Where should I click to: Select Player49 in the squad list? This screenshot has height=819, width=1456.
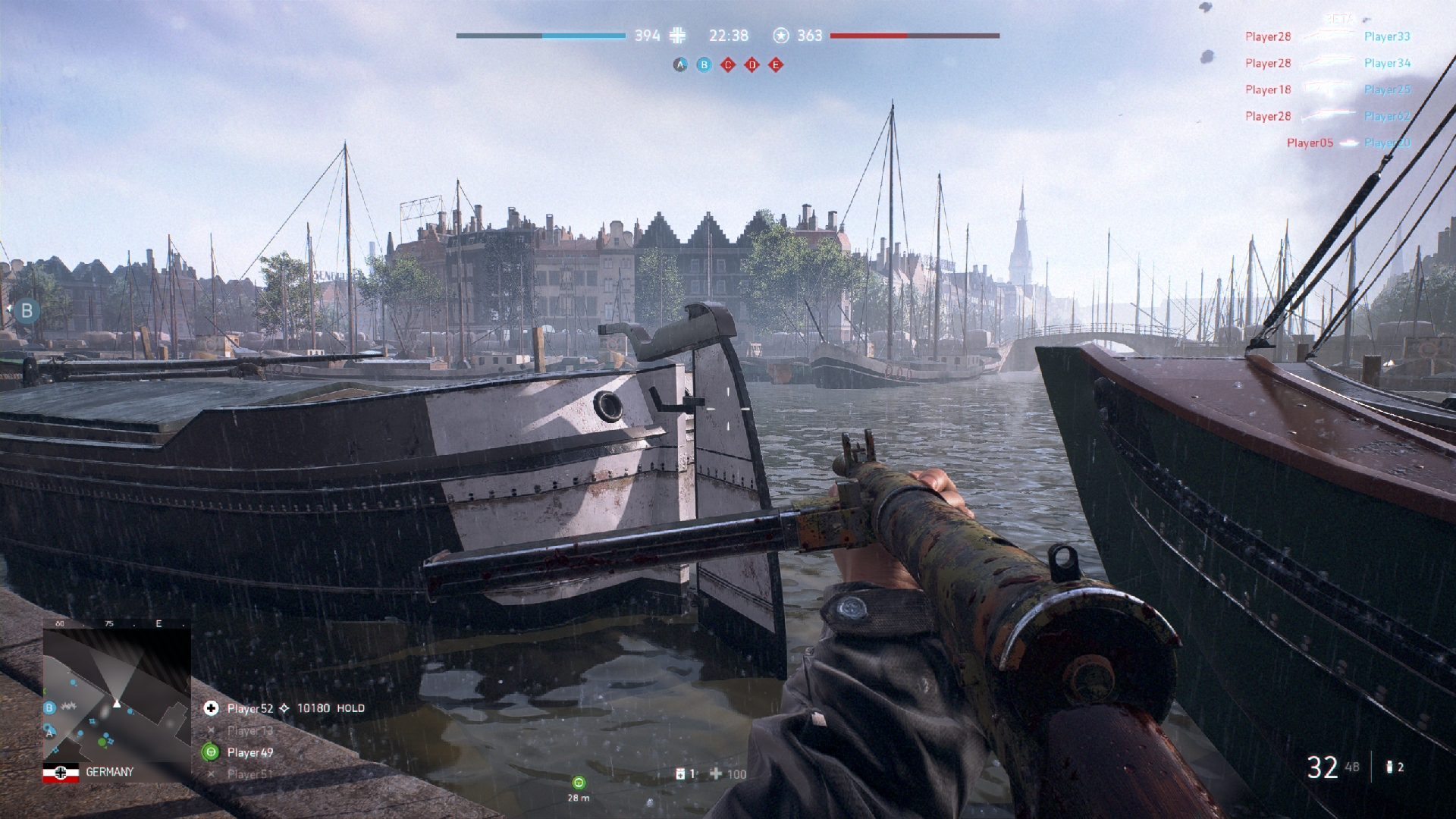click(x=249, y=752)
